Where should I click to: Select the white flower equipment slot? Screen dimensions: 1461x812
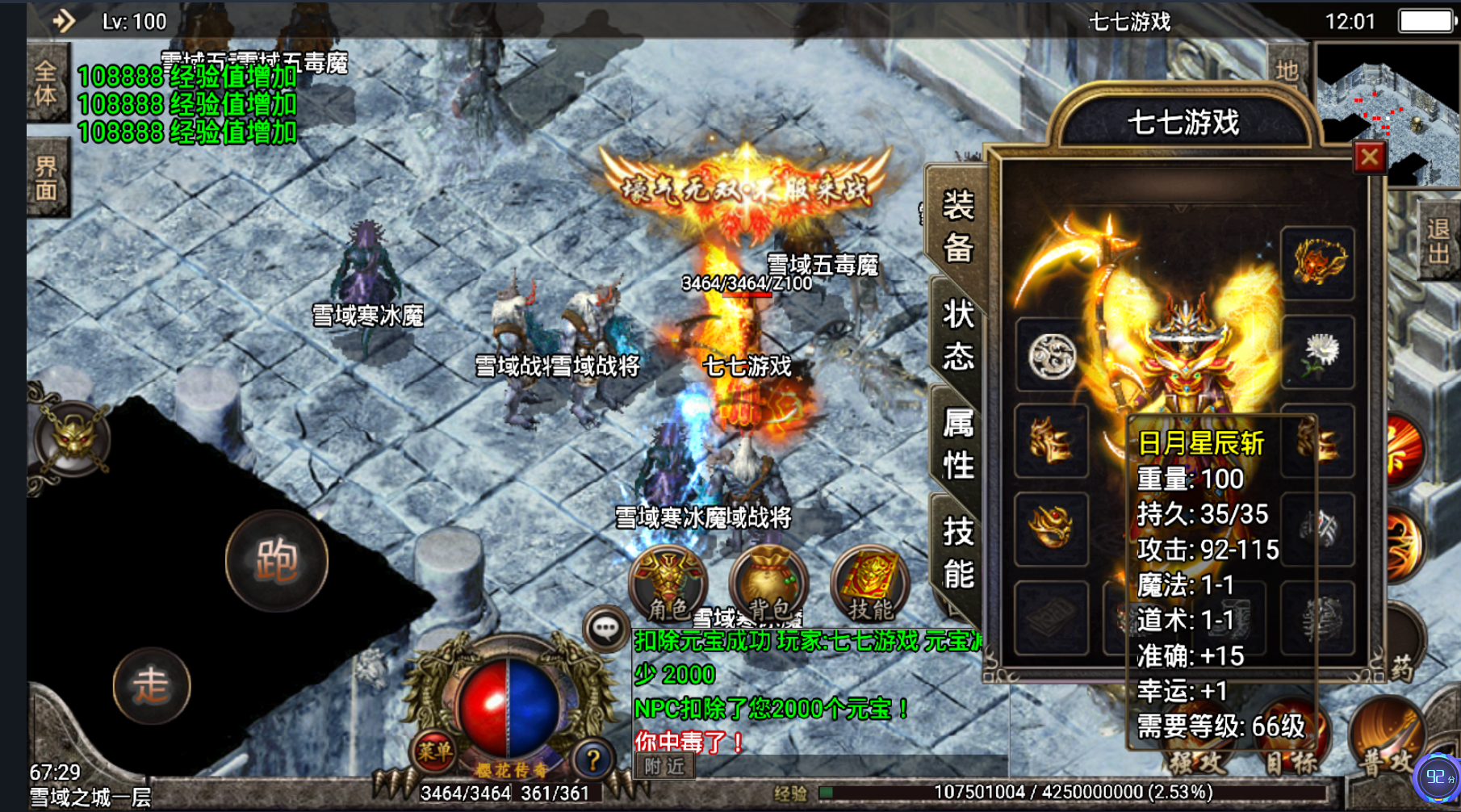(x=1317, y=354)
